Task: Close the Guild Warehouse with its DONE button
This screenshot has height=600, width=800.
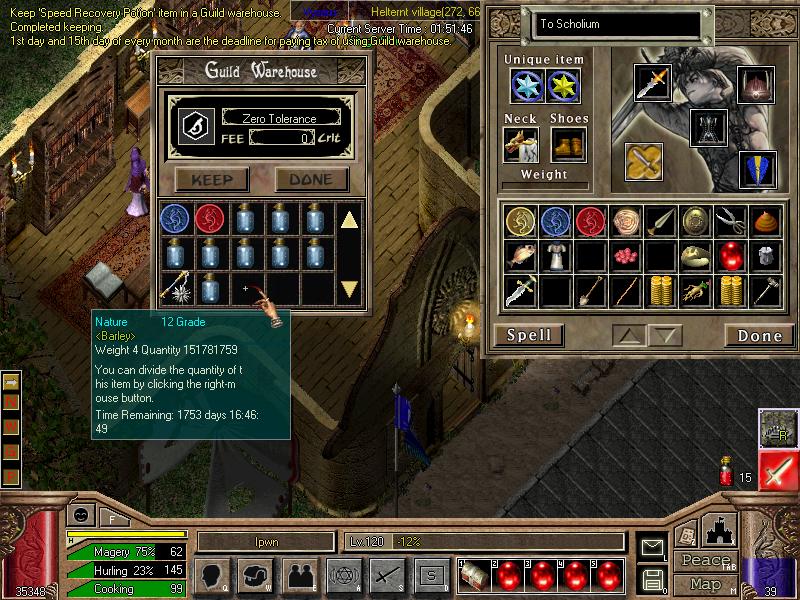Action: click(x=311, y=180)
